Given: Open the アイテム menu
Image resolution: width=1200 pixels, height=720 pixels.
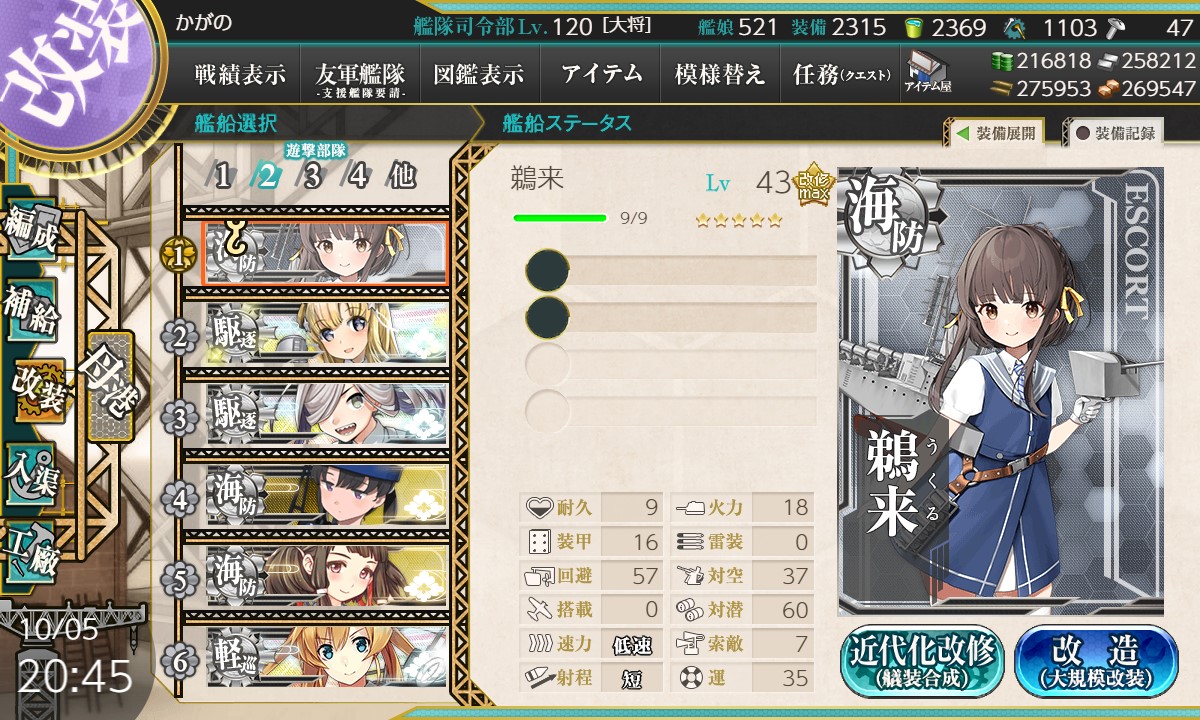Looking at the screenshot, I should 601,74.
